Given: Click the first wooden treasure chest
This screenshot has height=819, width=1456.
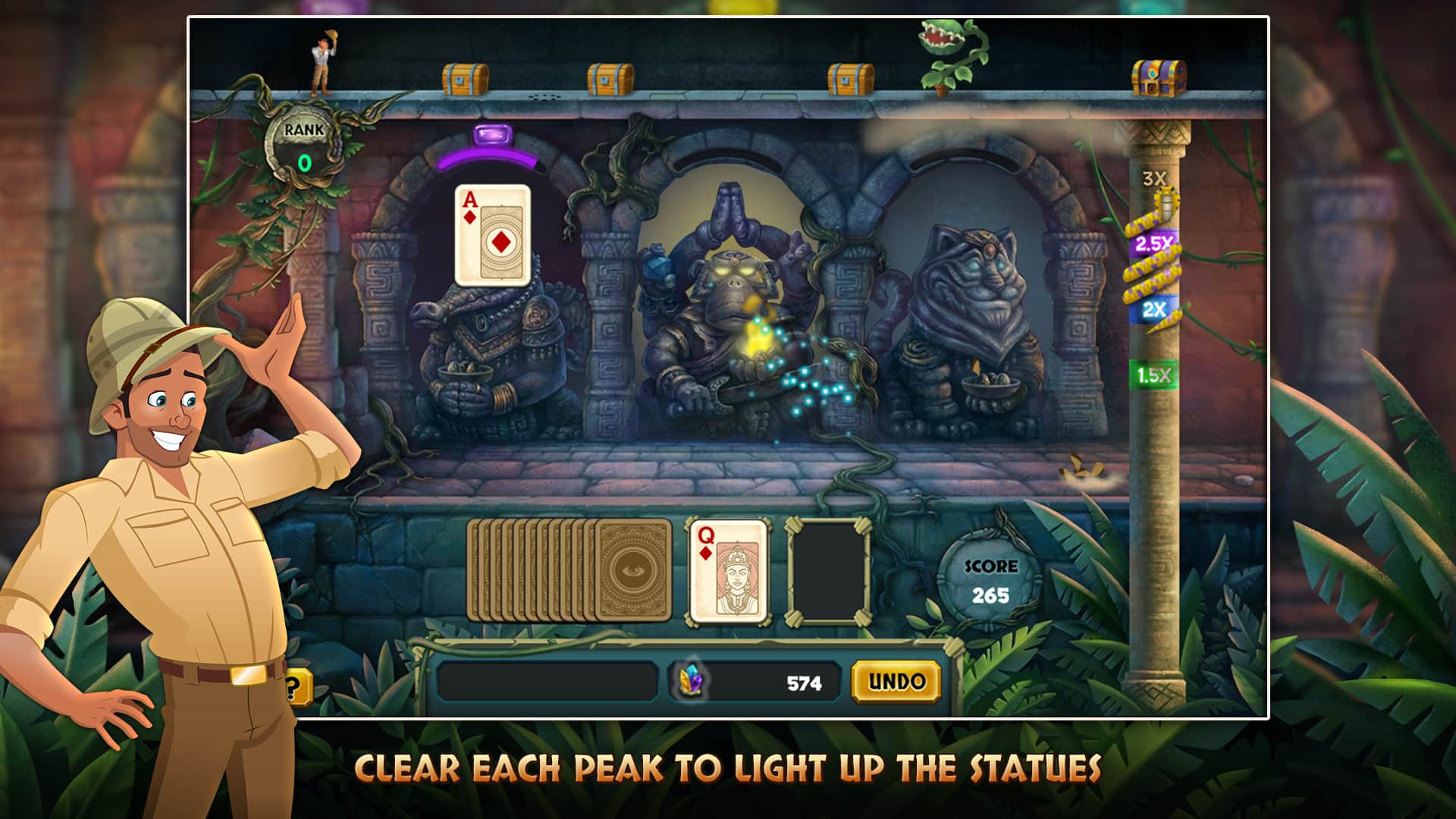Looking at the screenshot, I should coord(464,76).
